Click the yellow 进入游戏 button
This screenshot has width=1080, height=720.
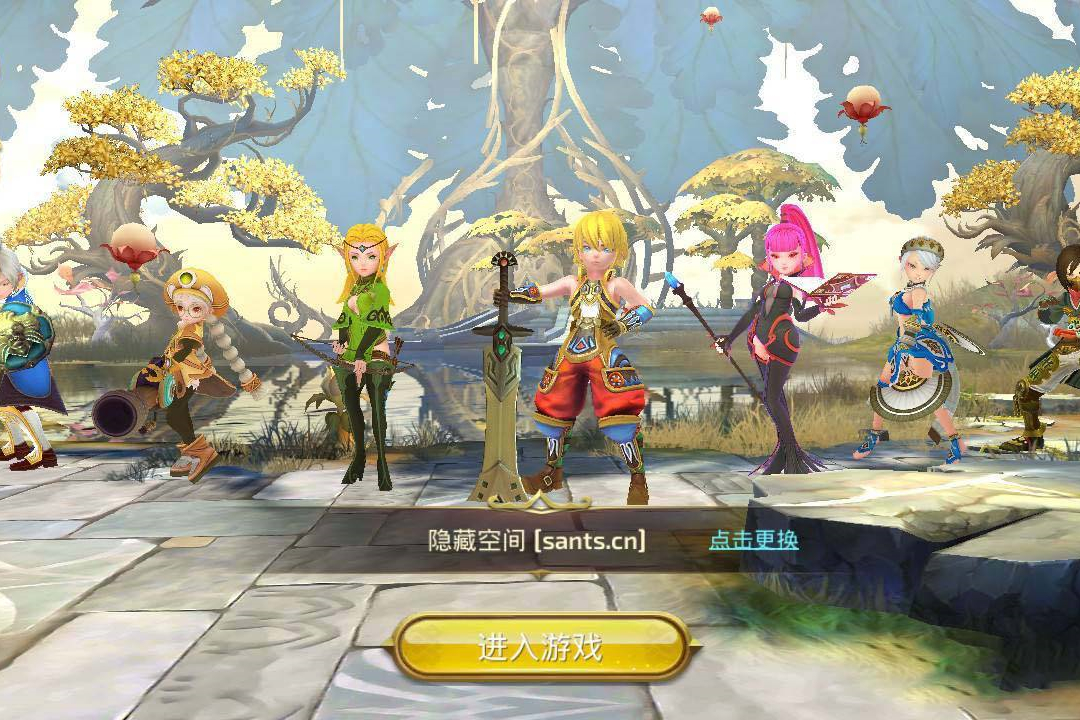click(x=541, y=647)
